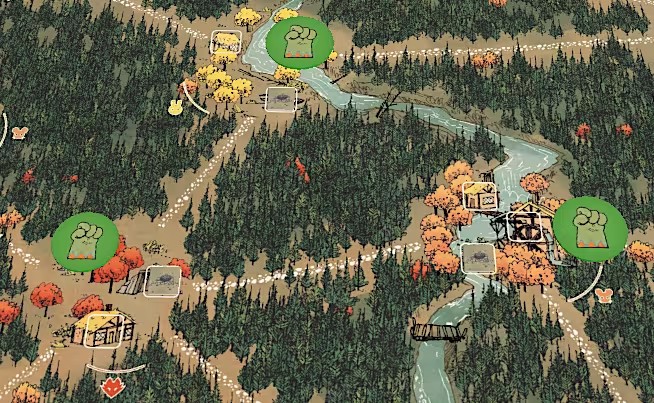Select the sympathy token beside the orange-tree river clearing
The height and width of the screenshot is (403, 654).
590,227
